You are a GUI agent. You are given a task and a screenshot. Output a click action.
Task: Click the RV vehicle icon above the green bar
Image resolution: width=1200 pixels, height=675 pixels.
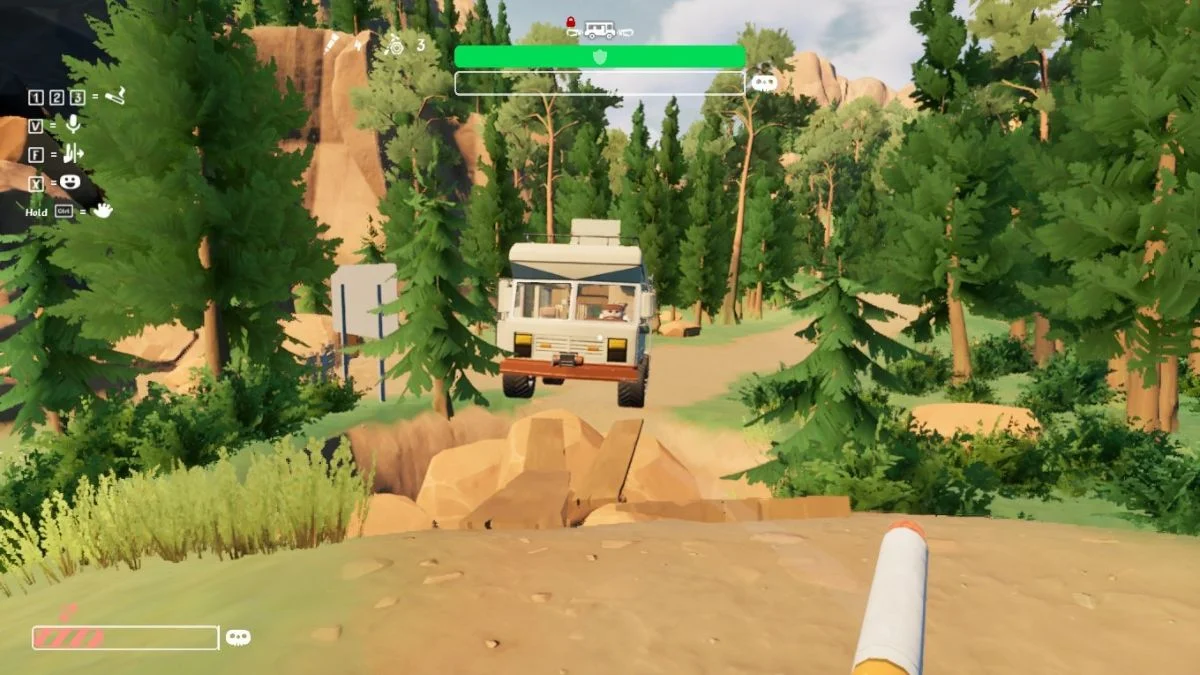[x=600, y=30]
